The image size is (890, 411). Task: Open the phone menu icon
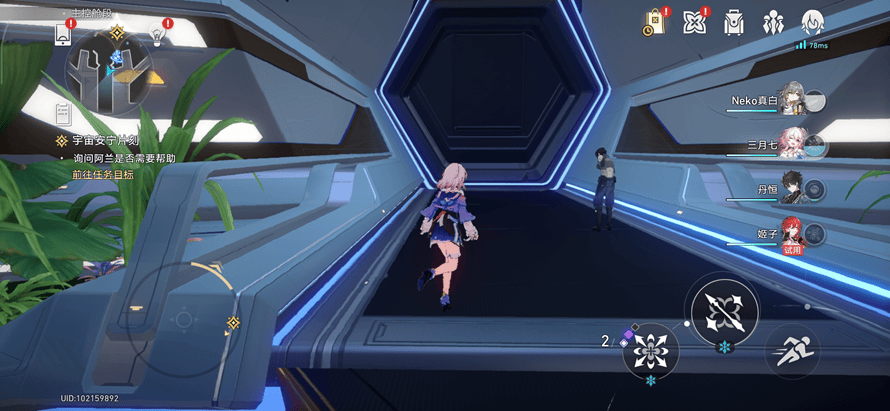pos(63,34)
